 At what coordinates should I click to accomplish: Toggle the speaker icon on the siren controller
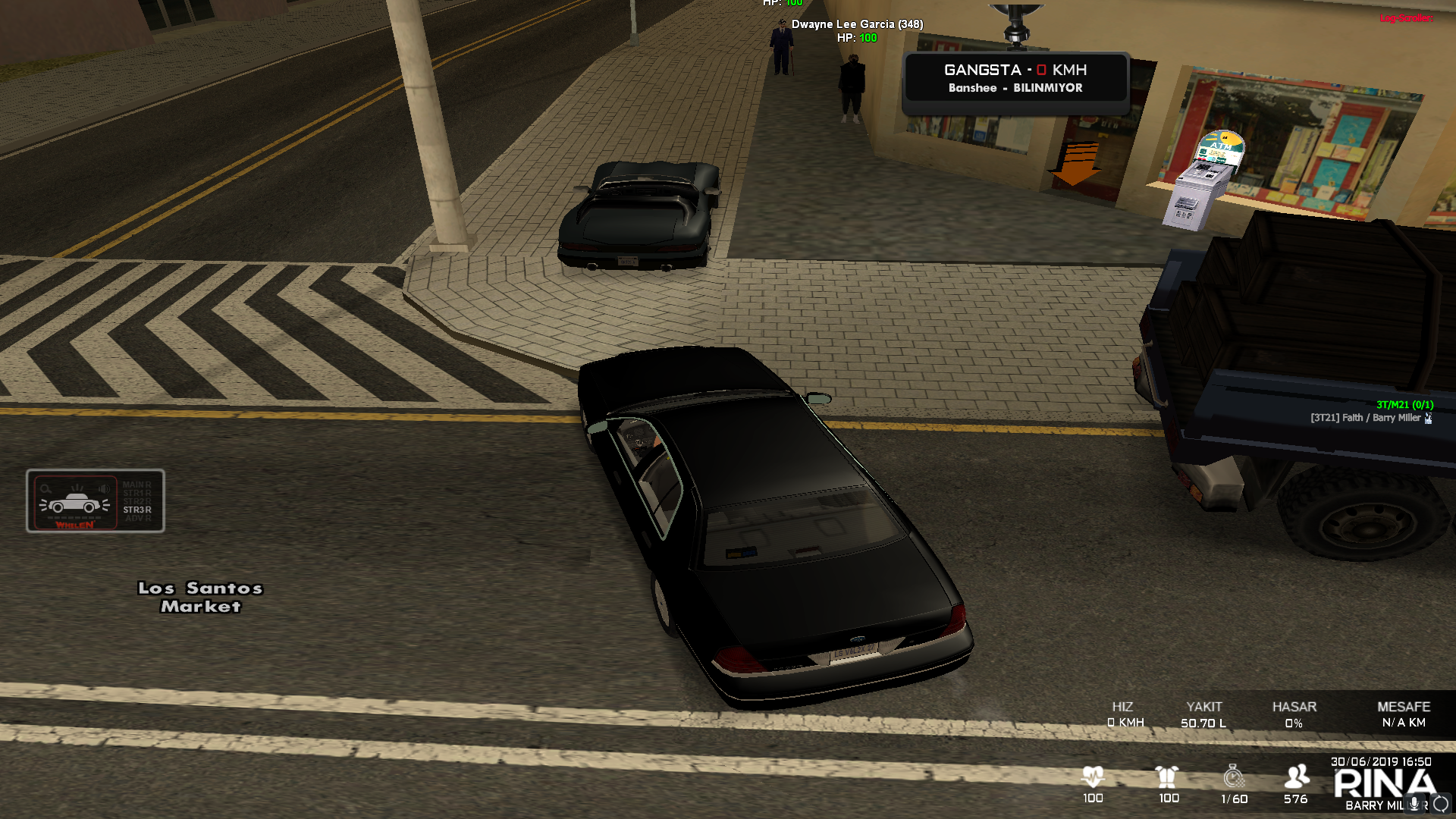click(x=104, y=489)
